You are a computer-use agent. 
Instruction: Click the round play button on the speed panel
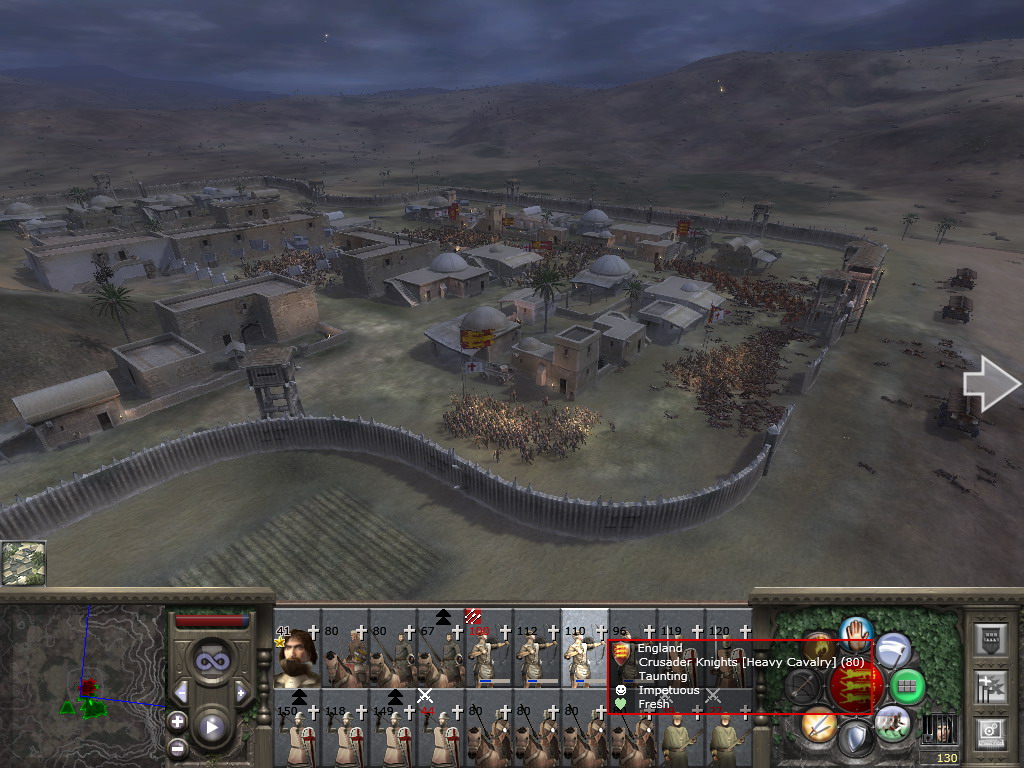pos(211,727)
